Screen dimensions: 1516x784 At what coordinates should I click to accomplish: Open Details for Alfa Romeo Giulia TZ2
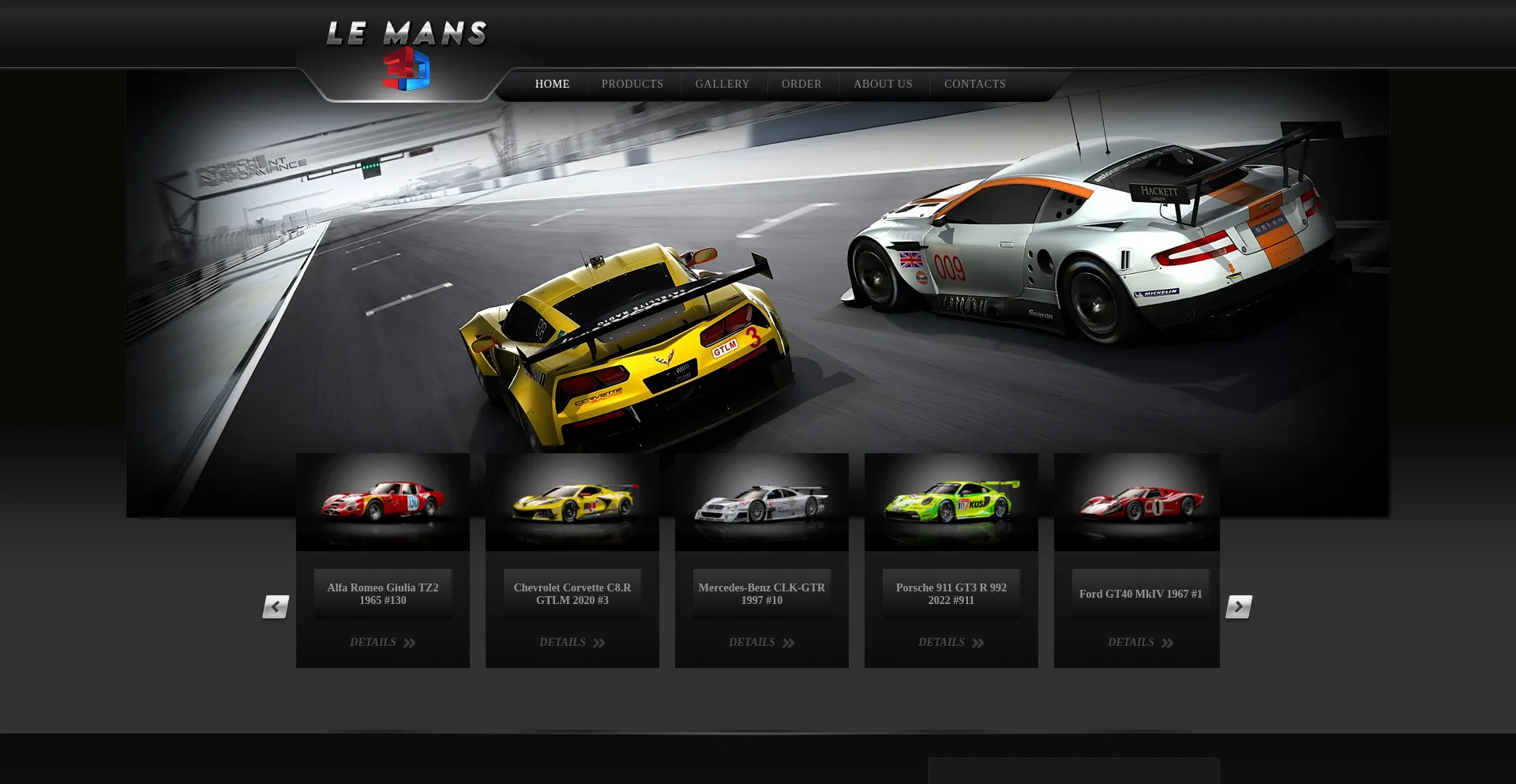pyautogui.click(x=383, y=643)
